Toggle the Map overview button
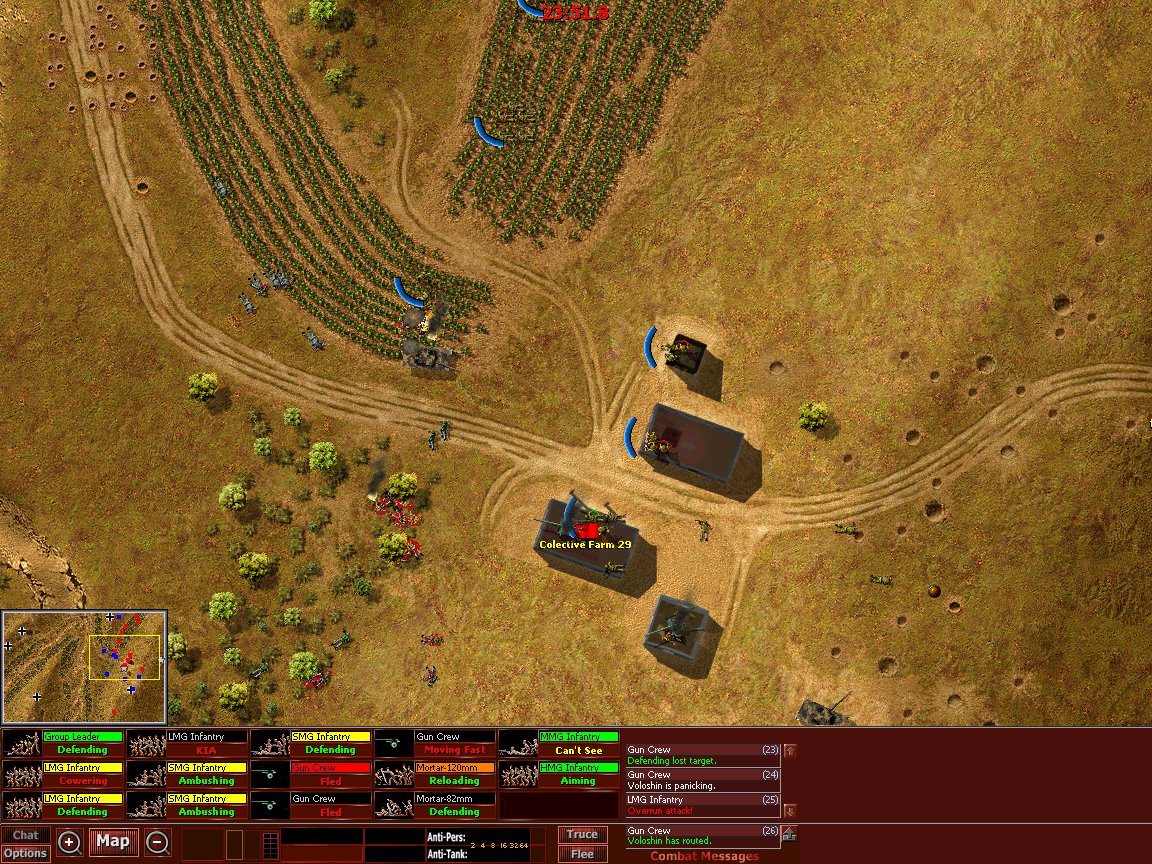1152x864 pixels. tap(113, 841)
